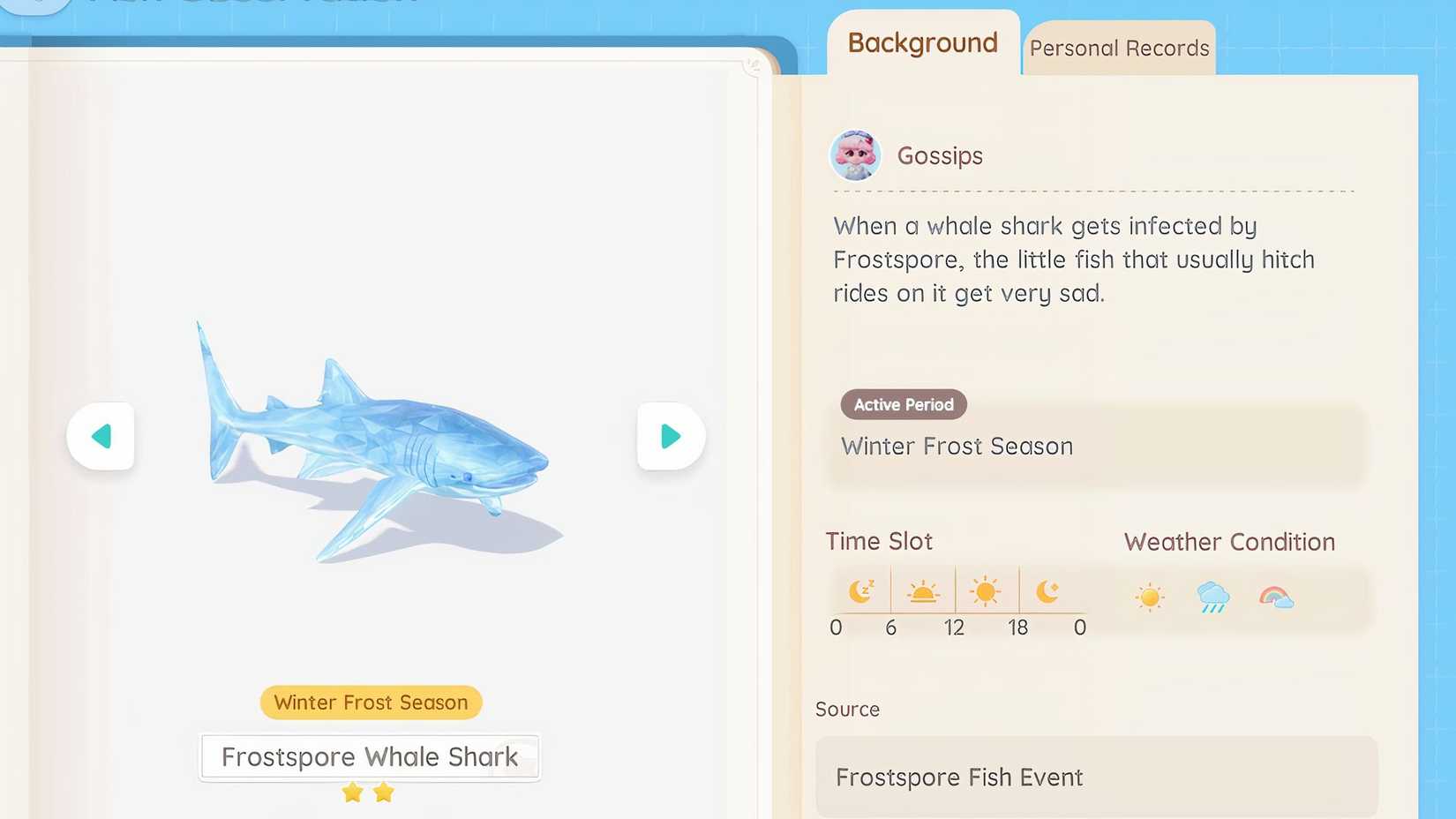Click the Frostspore Whale Shark name field

[x=370, y=756]
